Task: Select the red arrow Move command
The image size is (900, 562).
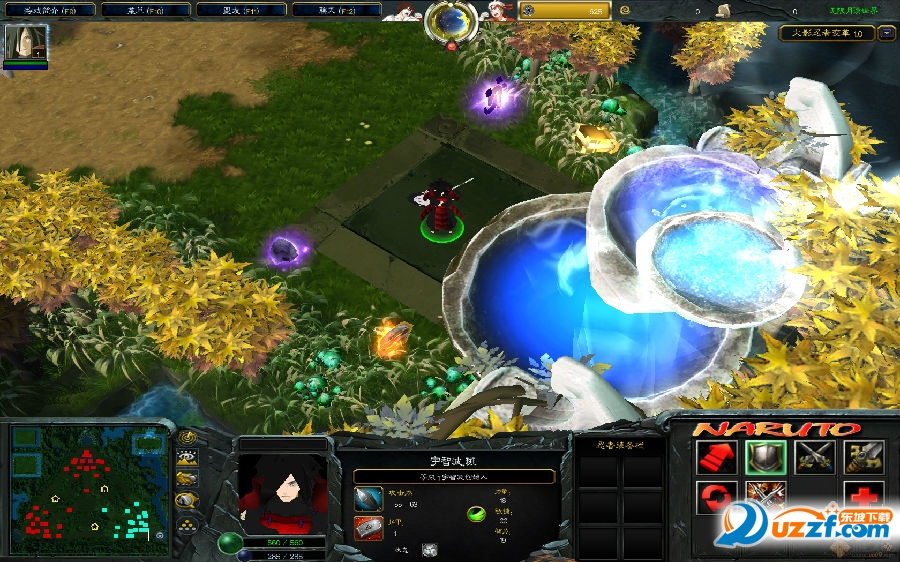Action: (715, 457)
